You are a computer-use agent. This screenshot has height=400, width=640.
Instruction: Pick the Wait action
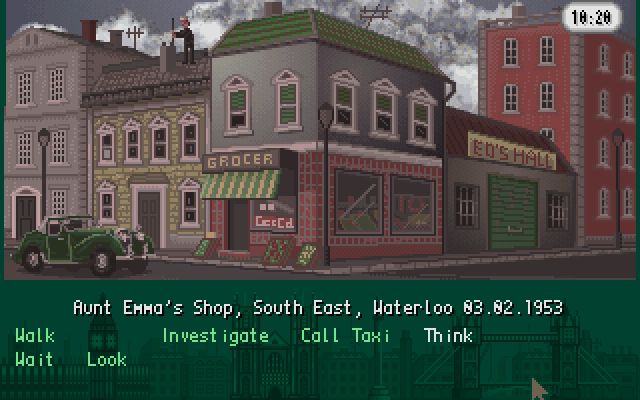click(x=35, y=359)
